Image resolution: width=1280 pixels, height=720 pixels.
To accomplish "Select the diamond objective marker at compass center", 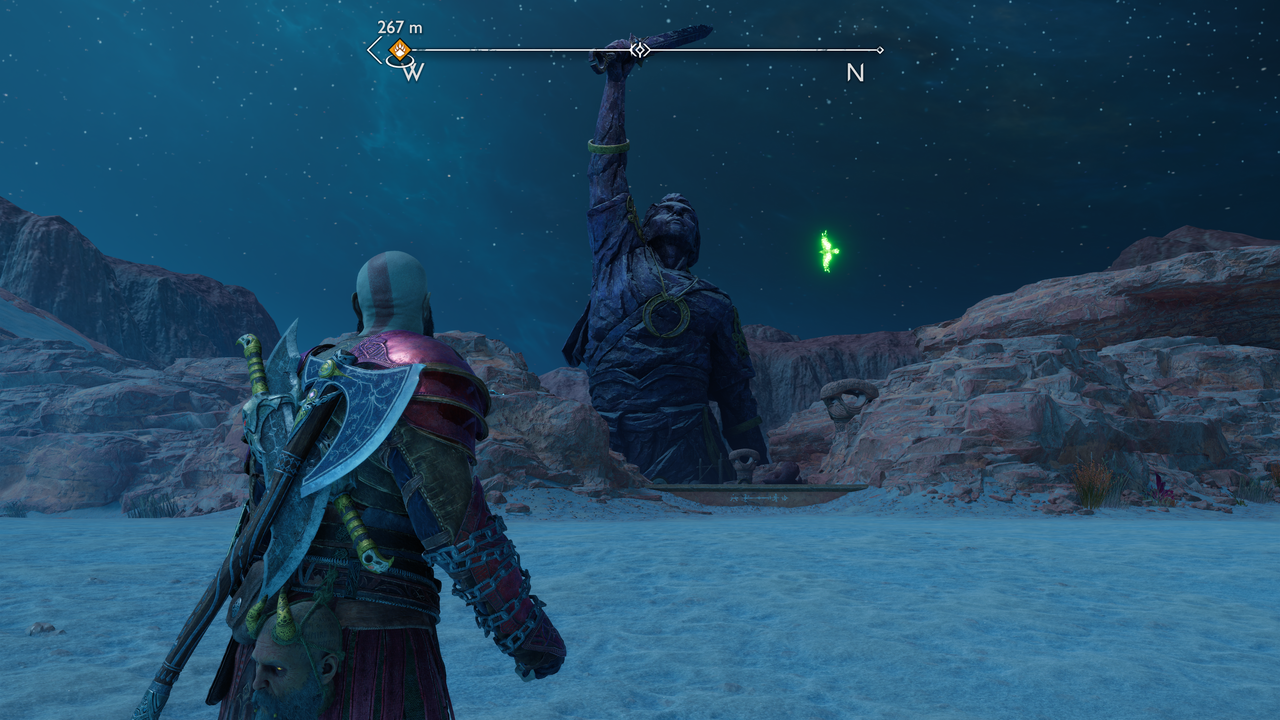I will (639, 50).
